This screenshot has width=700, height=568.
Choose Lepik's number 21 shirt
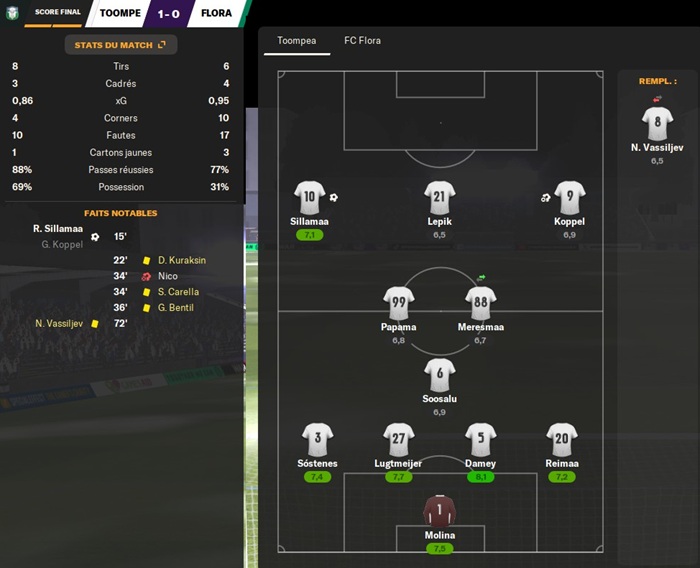[440, 197]
